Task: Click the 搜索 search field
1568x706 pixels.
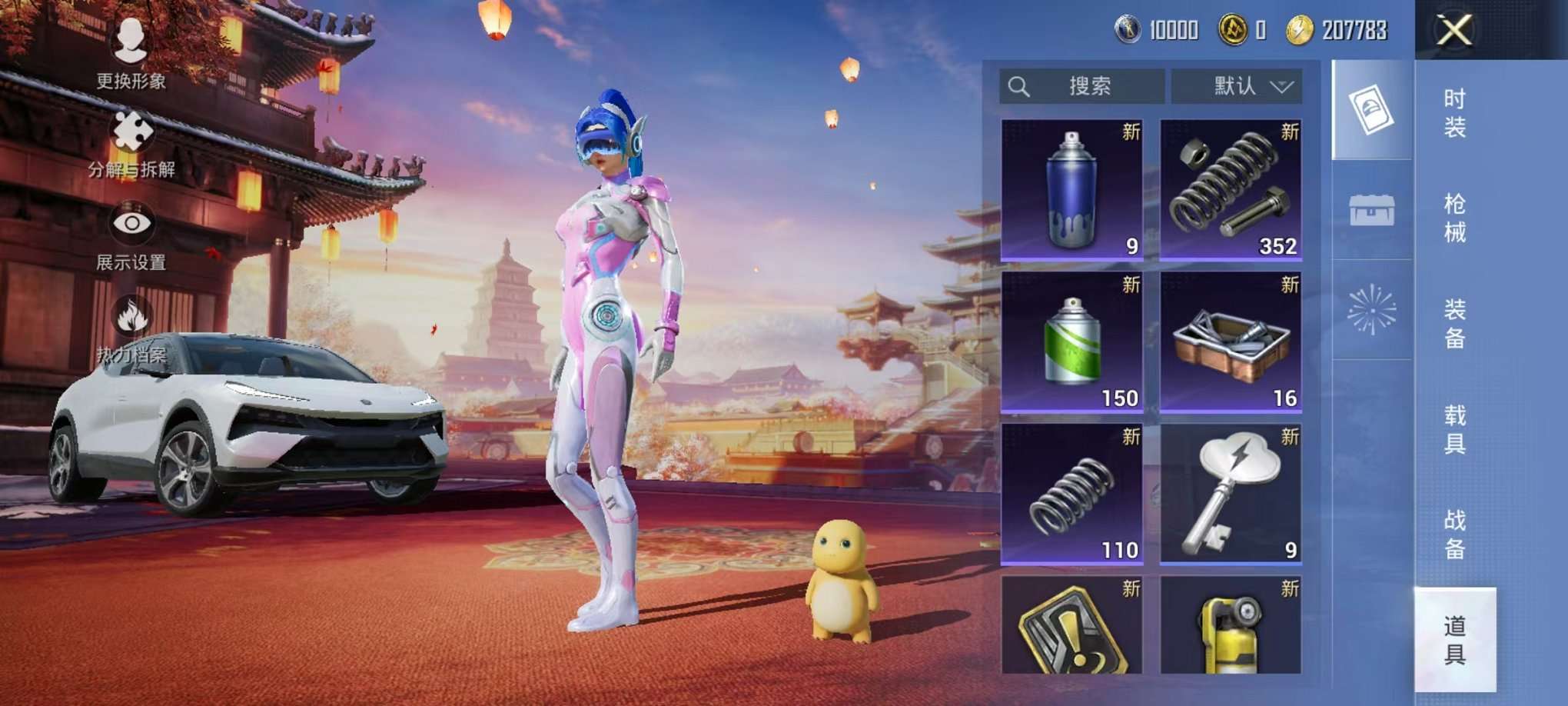Action: tap(1081, 86)
